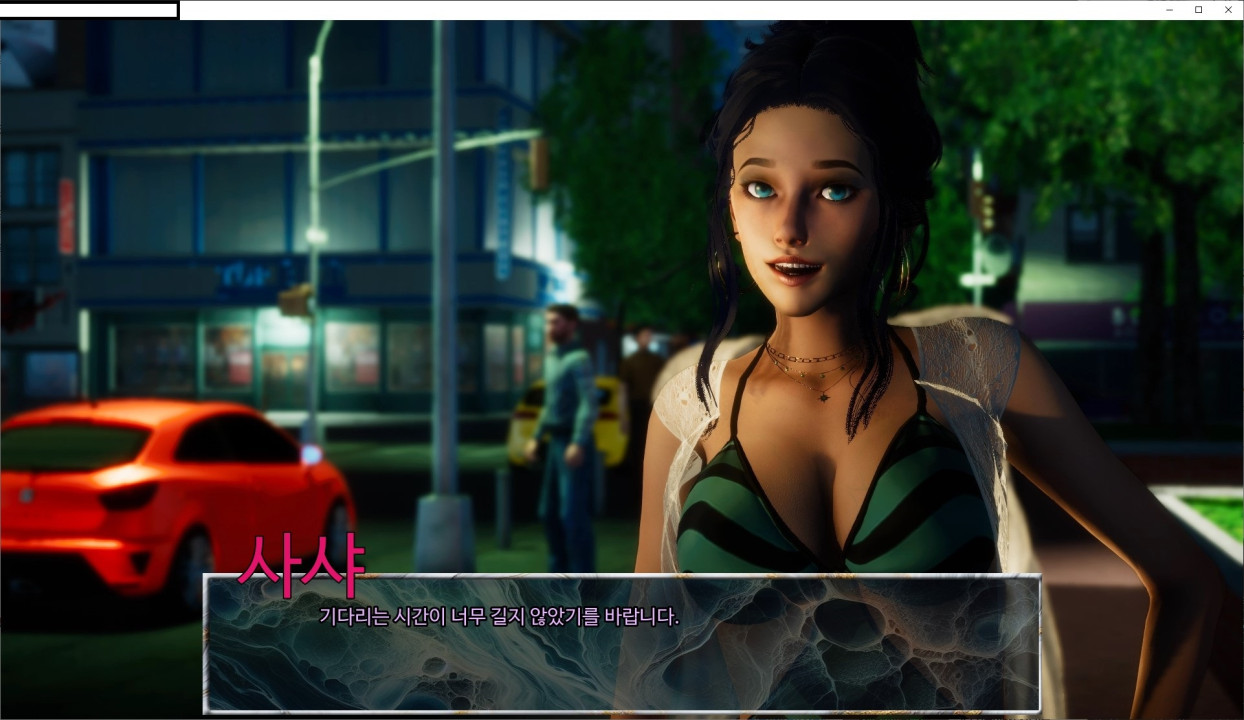Viewport: 1244px width, 720px height.
Task: Maximize the game window
Action: pos(1198,10)
